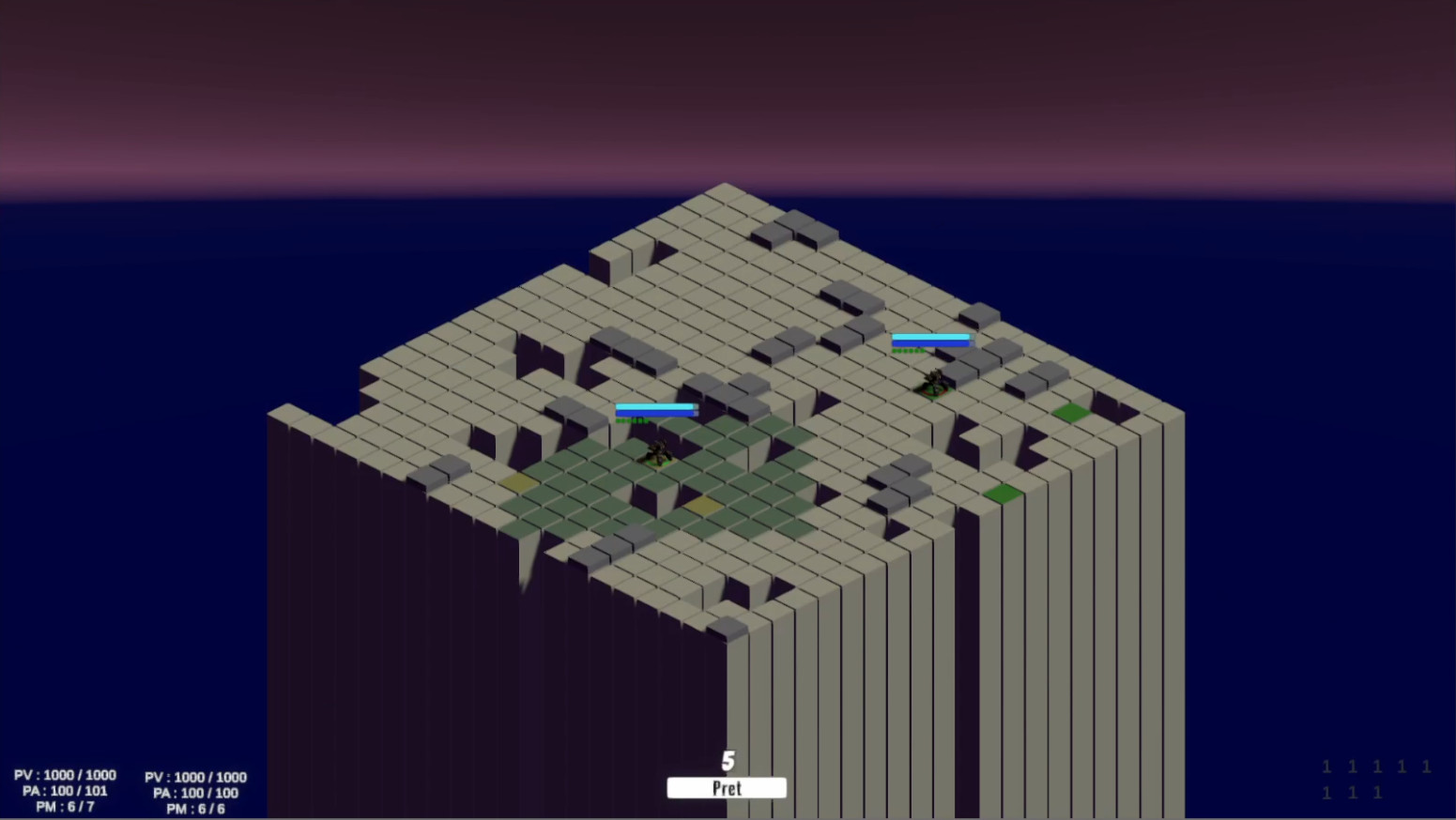Screen dimensions: 1456x820
Task: Select the right unit near its health bar
Action: click(x=932, y=382)
